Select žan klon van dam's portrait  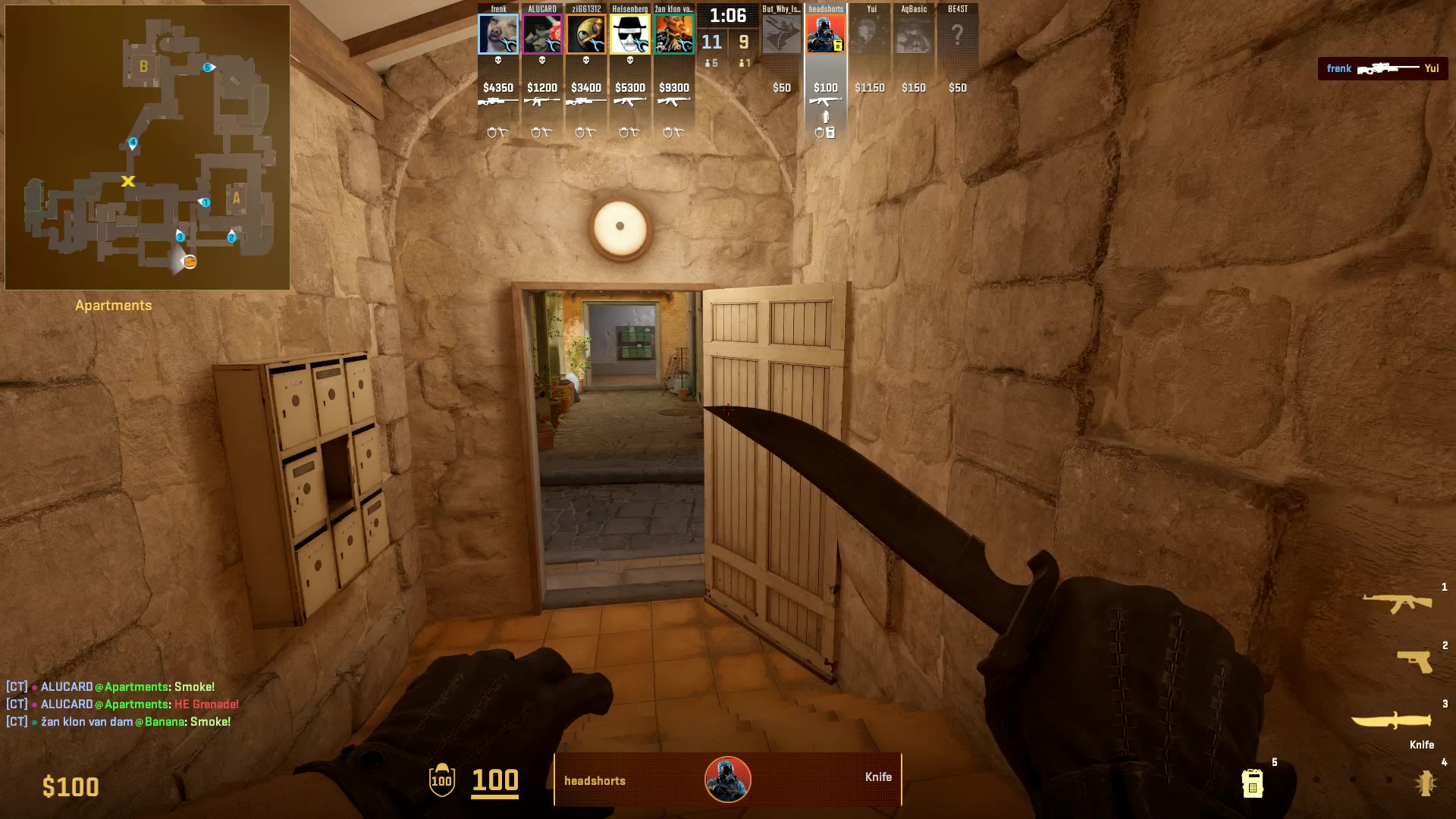[x=674, y=34]
